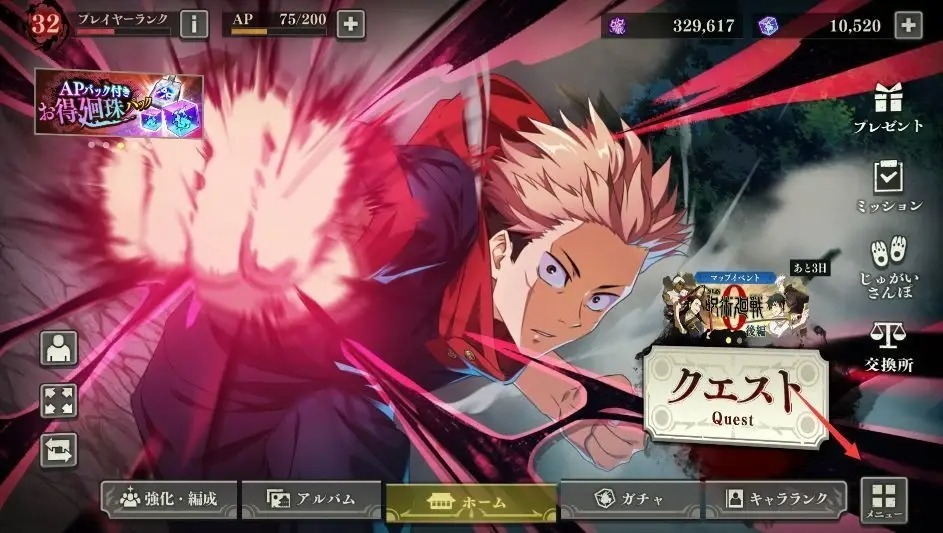The image size is (943, 533).
Task: Click the character silhouette icon button
Action: tap(58, 348)
